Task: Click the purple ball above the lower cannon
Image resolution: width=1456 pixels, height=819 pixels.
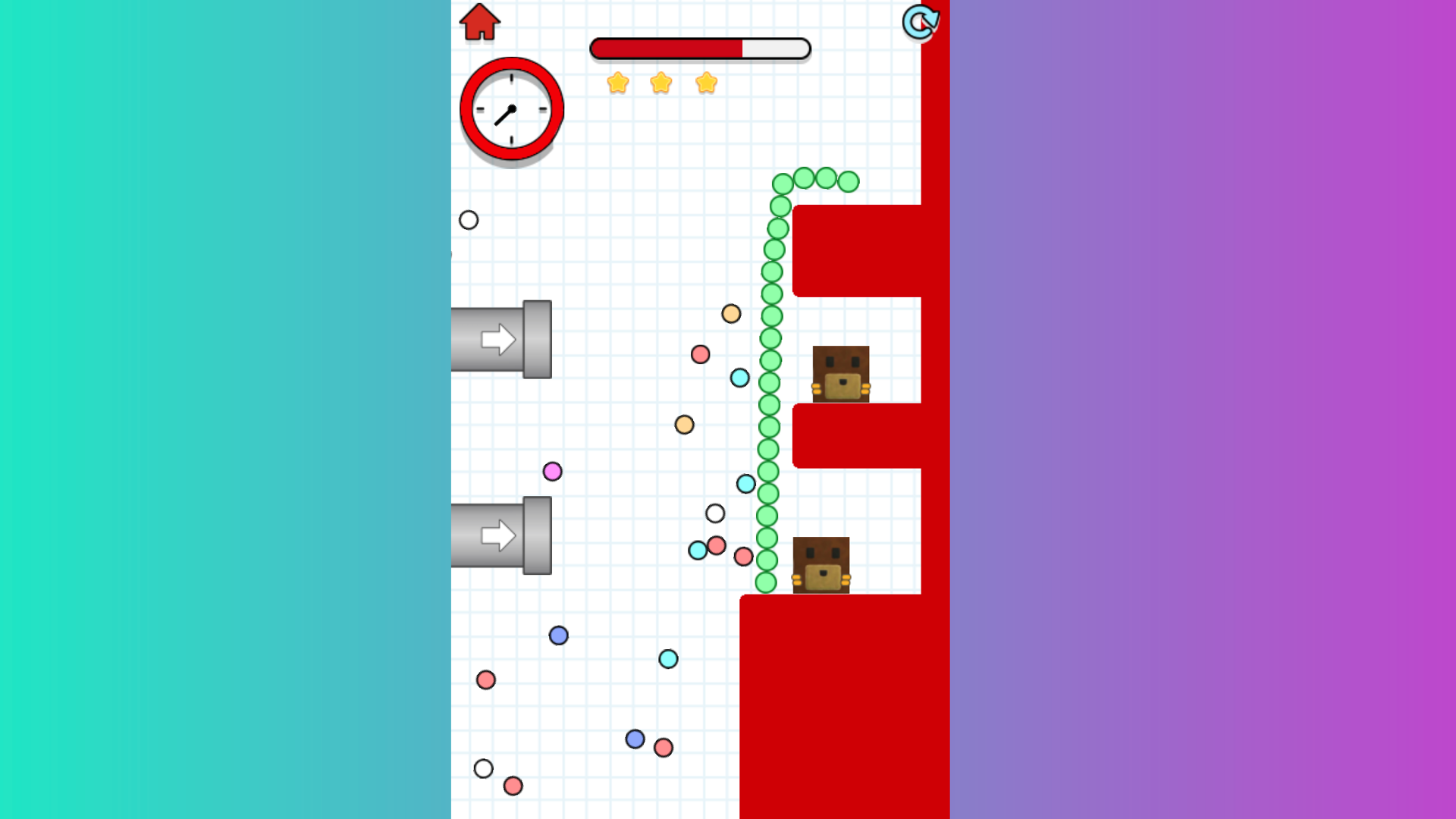Action: (553, 472)
